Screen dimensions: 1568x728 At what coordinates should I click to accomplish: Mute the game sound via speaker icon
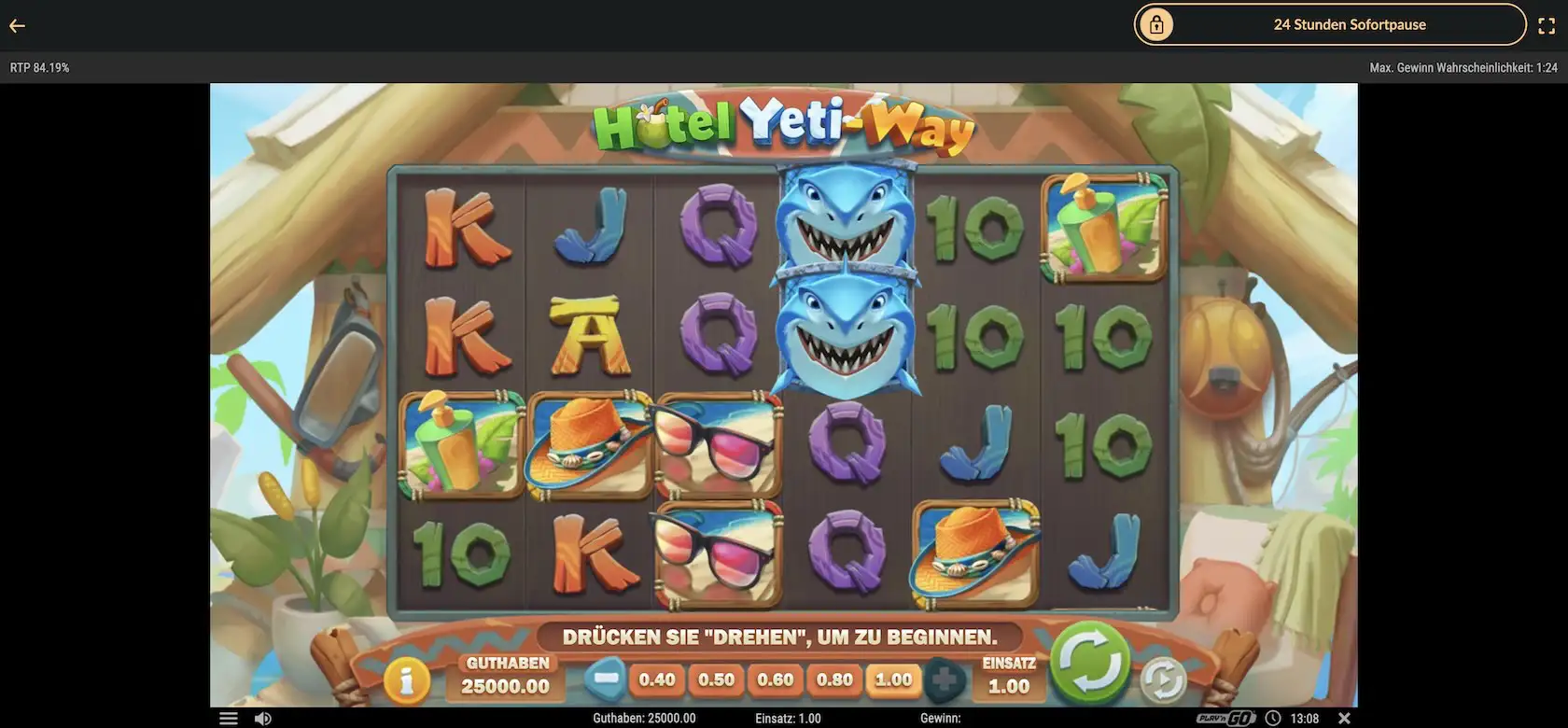[x=262, y=718]
